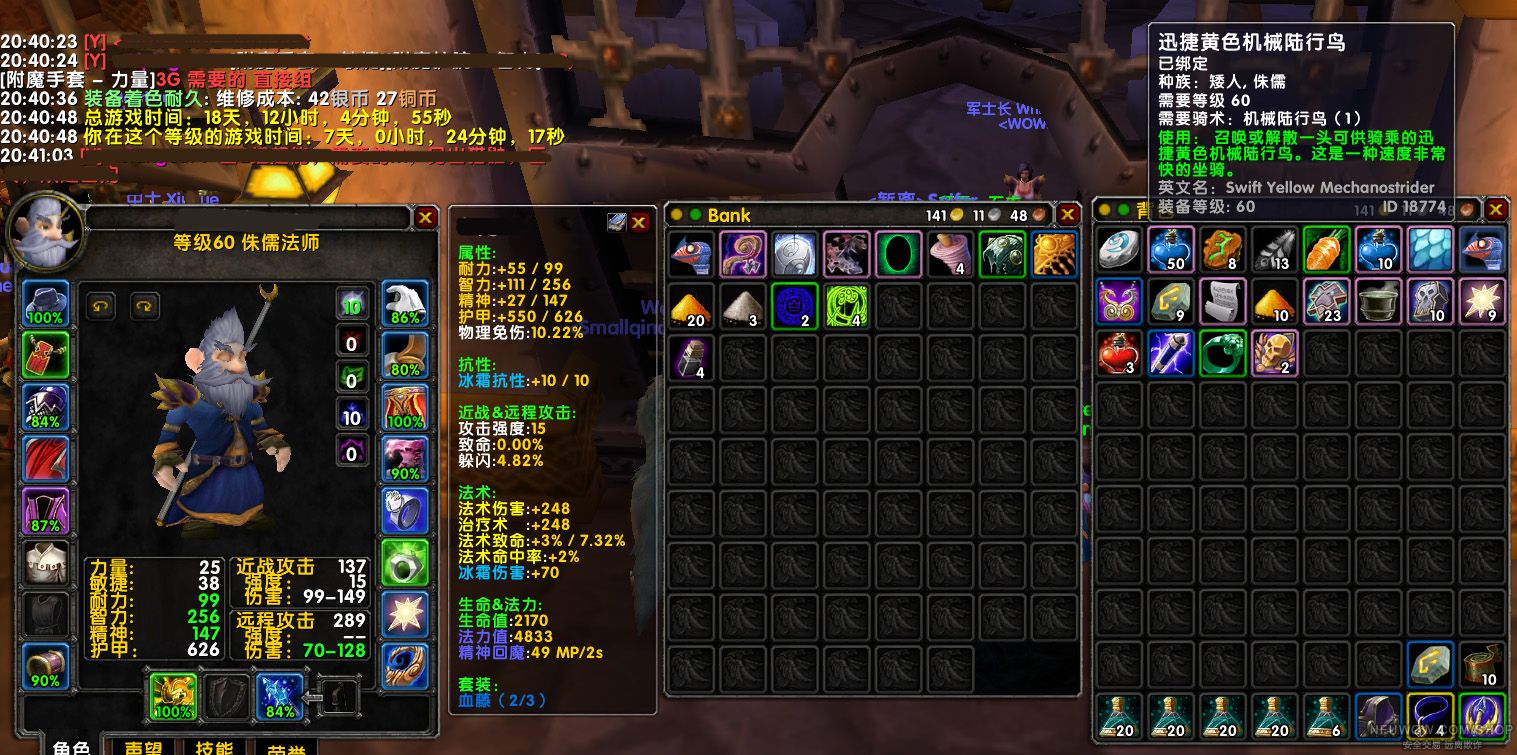The height and width of the screenshot is (755, 1517).
Task: Close the backpack inventory window
Action: pyautogui.click(x=1496, y=209)
